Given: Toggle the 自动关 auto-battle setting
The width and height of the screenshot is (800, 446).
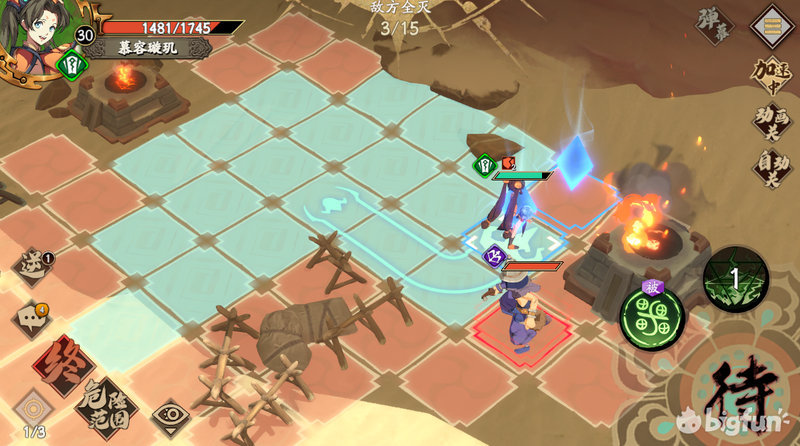Looking at the screenshot, I should [x=772, y=166].
